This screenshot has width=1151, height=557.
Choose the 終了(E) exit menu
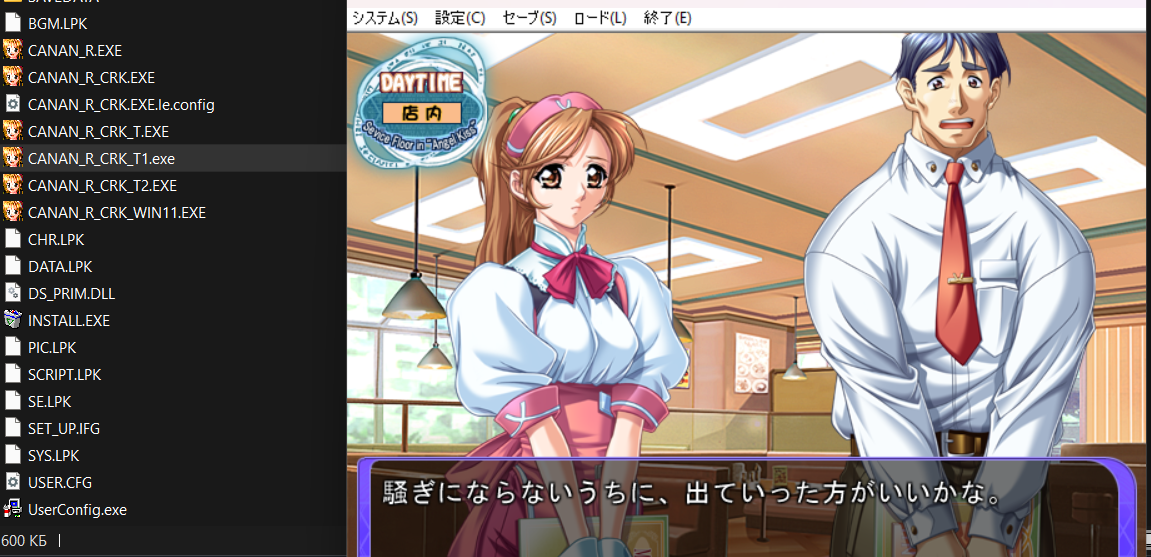point(668,18)
